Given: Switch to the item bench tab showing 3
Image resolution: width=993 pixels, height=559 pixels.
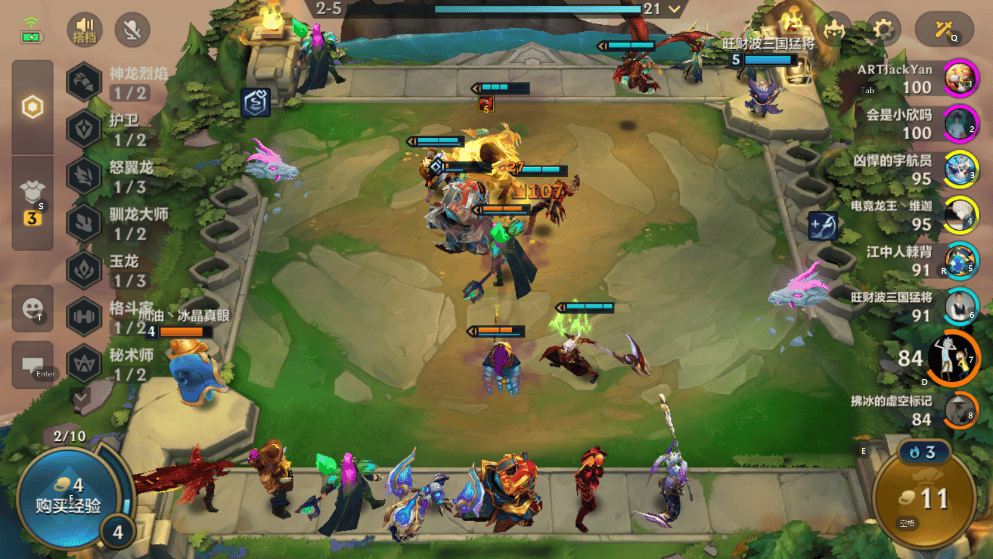Looking at the screenshot, I should pos(33,201).
